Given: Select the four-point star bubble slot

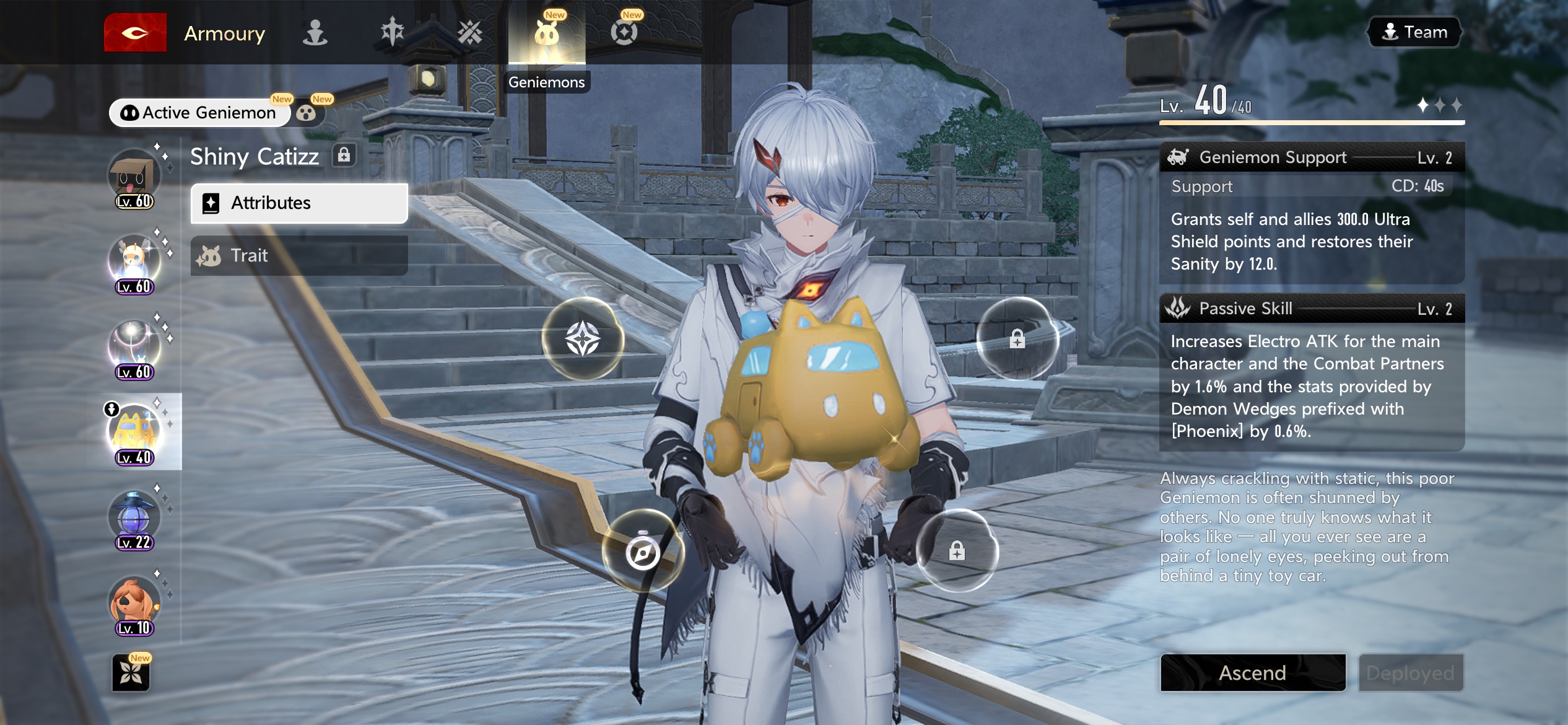Looking at the screenshot, I should (x=583, y=339).
